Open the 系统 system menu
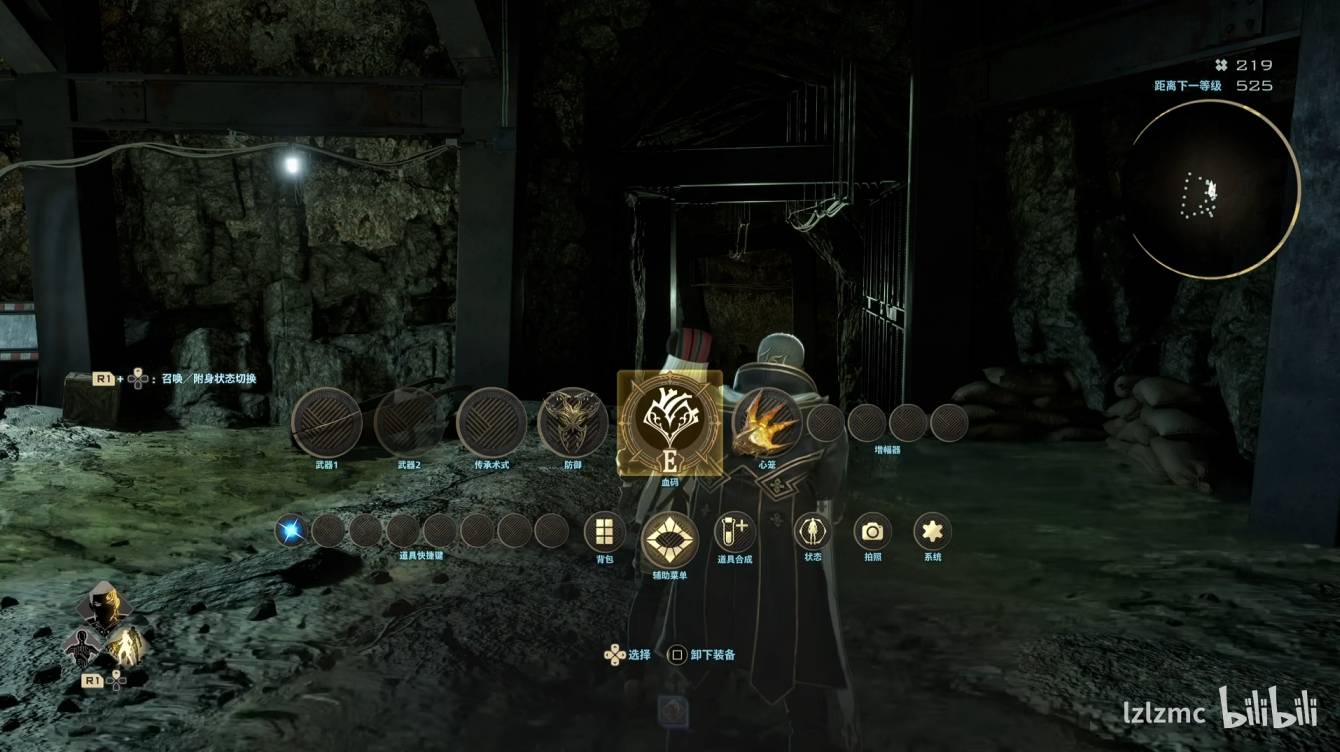Viewport: 1340px width, 752px height. click(x=932, y=531)
